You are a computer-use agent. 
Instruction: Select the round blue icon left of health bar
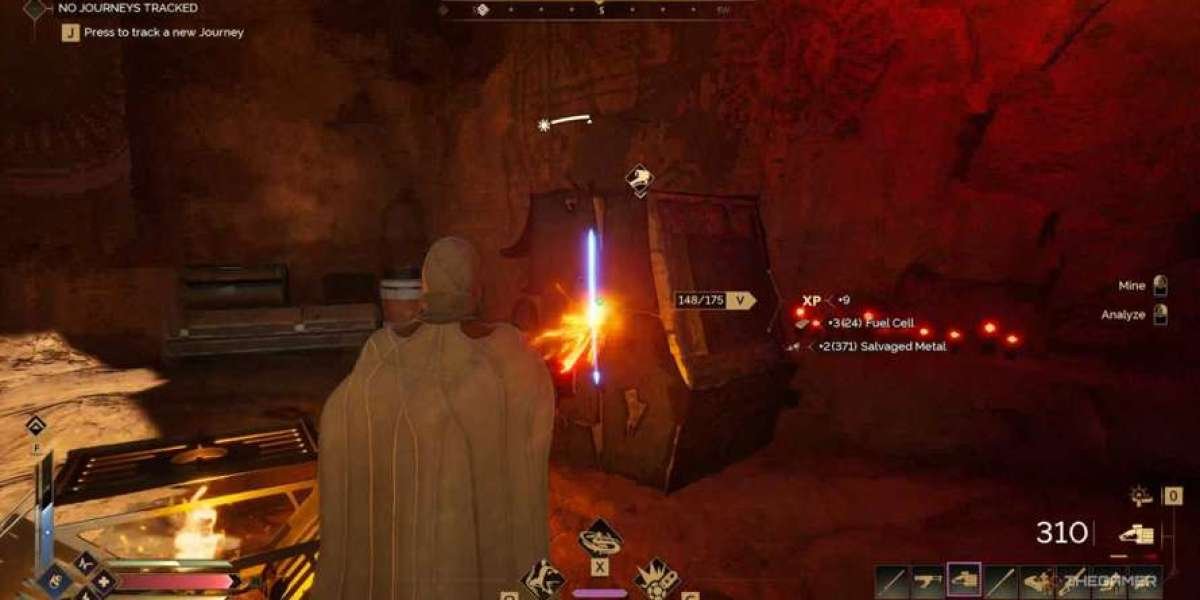(x=54, y=582)
